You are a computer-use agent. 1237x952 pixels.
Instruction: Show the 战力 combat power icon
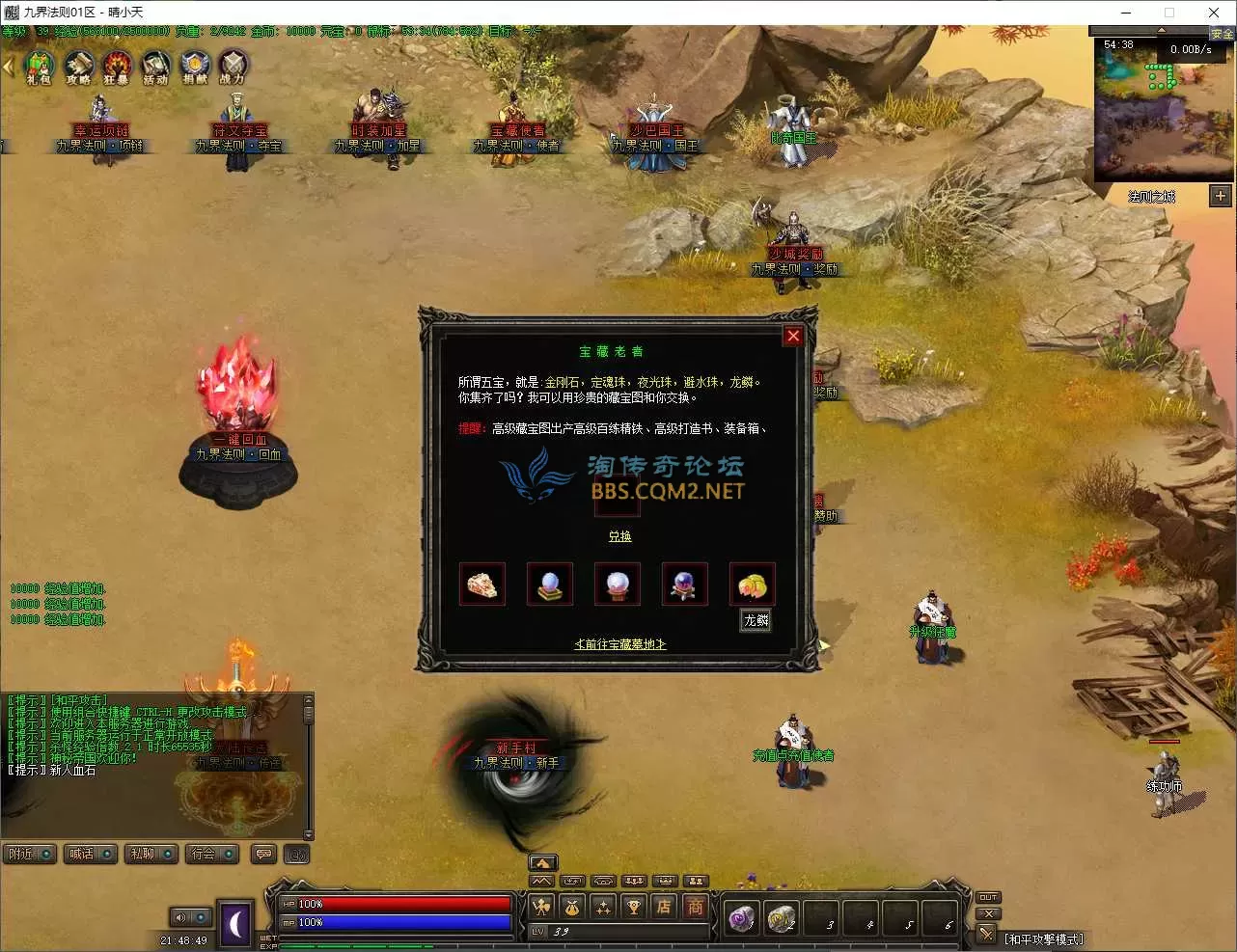tap(233, 67)
